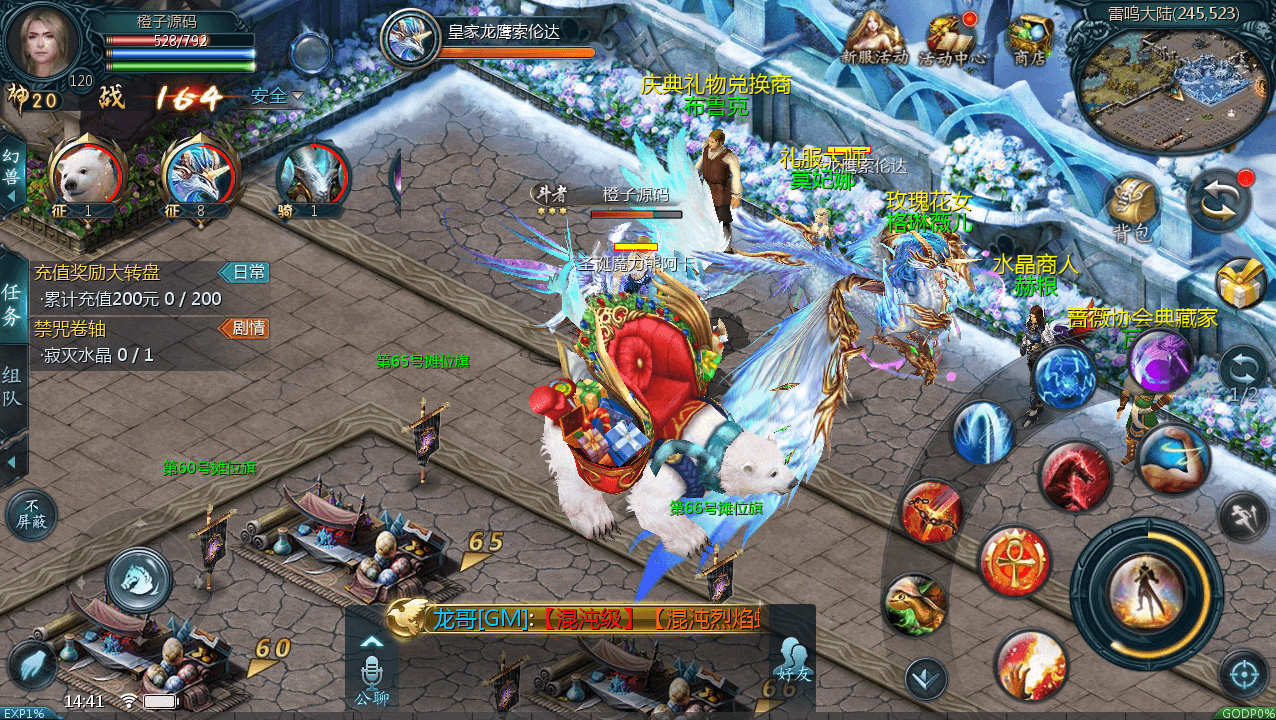Screen dimensions: 1276x720
Task: Activate the red ankh skill
Action: (1014, 561)
